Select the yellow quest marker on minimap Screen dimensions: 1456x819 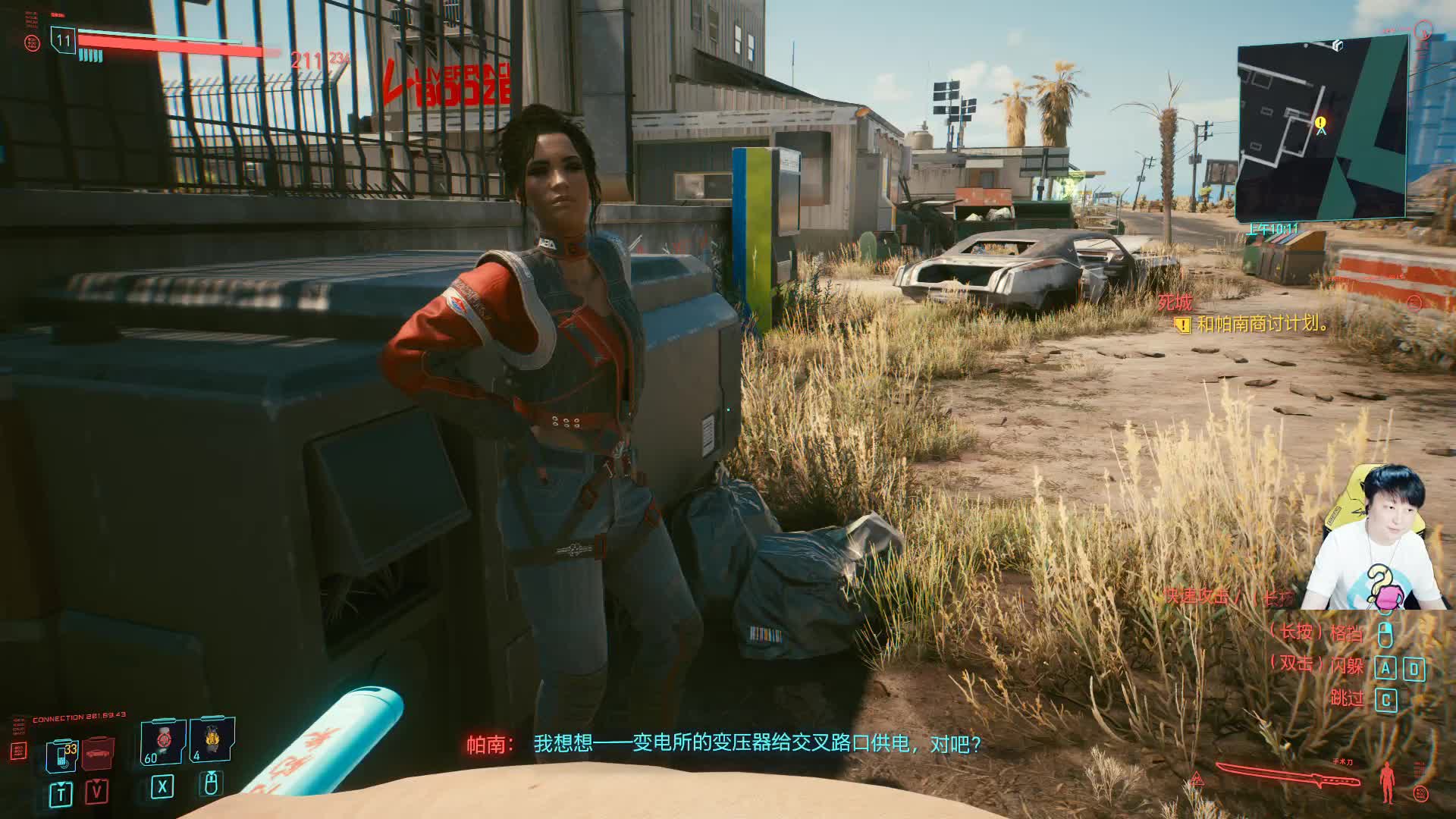coord(1320,122)
